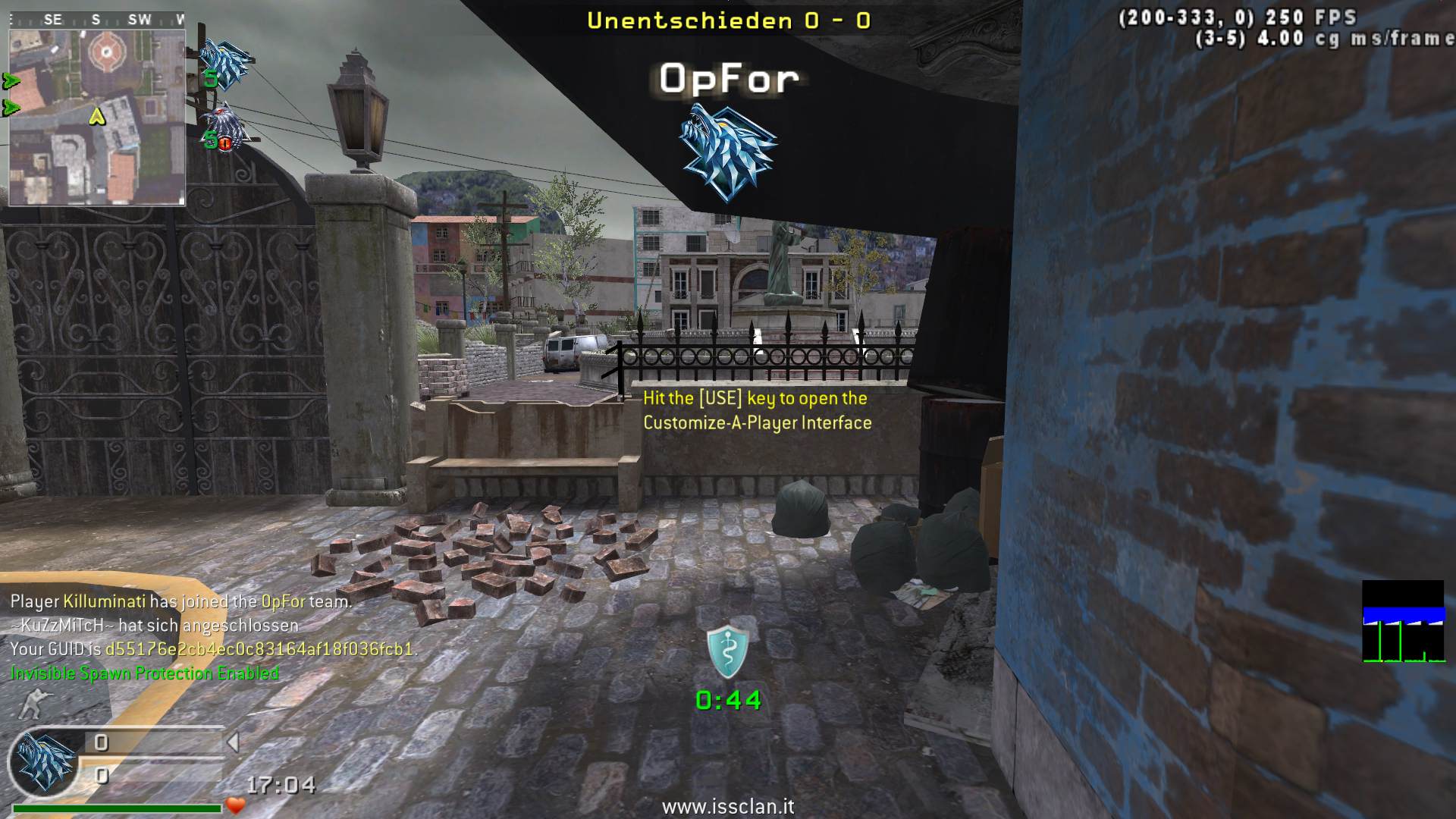The height and width of the screenshot is (819, 1456).
Task: Click the heart icon by the health bar
Action: pos(236,805)
